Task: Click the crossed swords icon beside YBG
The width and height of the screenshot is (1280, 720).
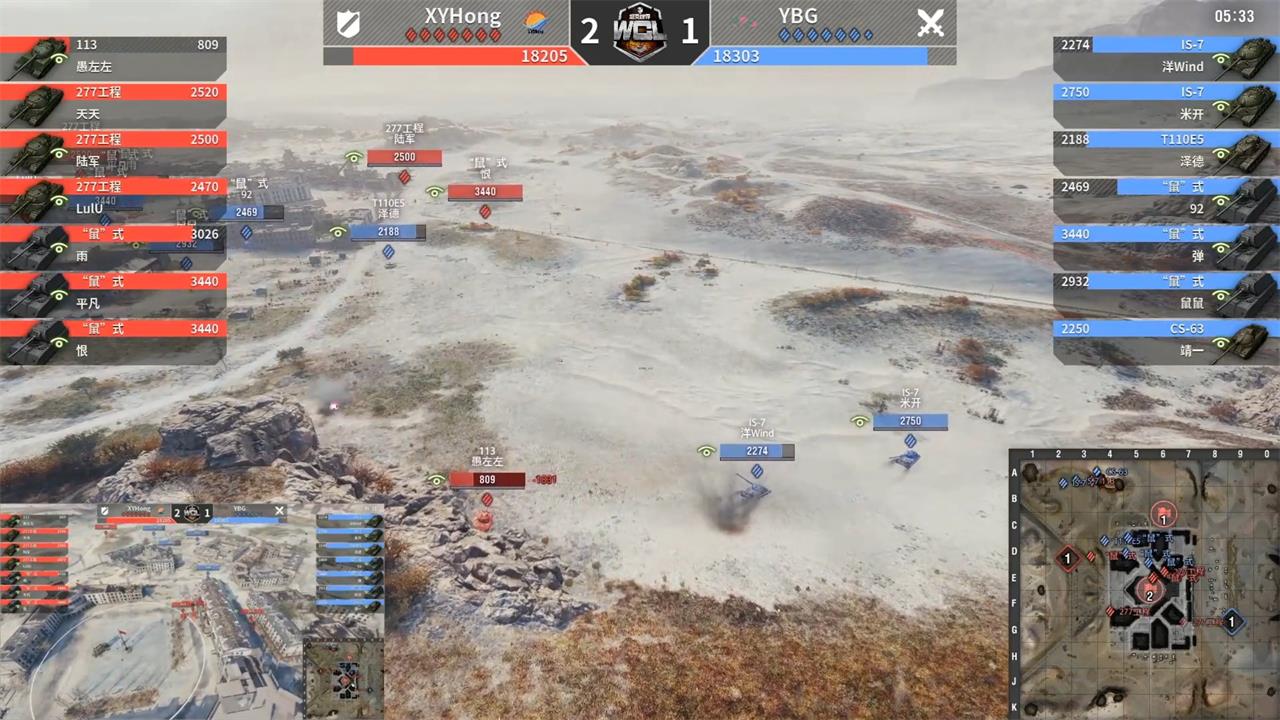Action: click(x=930, y=21)
